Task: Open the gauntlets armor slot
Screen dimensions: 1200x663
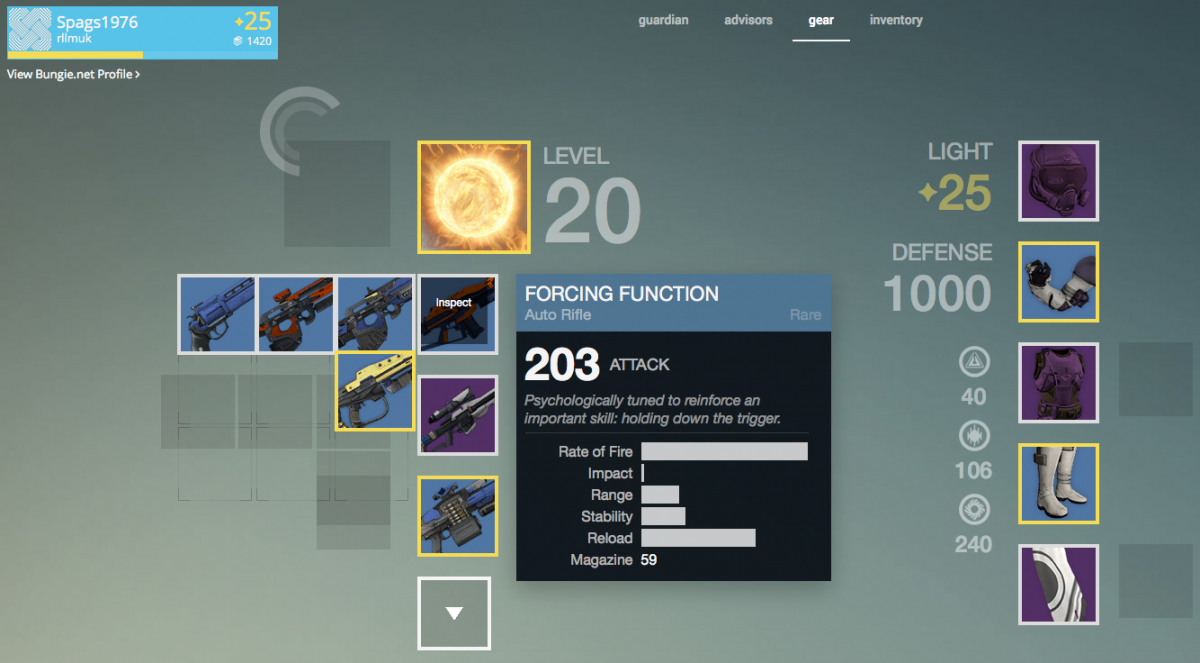Action: [x=1058, y=282]
